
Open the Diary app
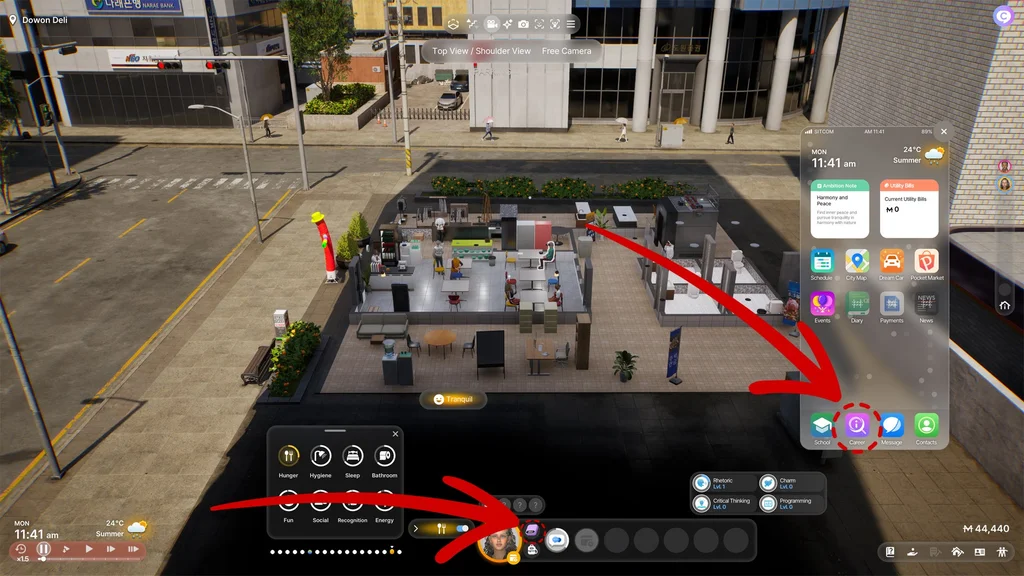[x=857, y=304]
